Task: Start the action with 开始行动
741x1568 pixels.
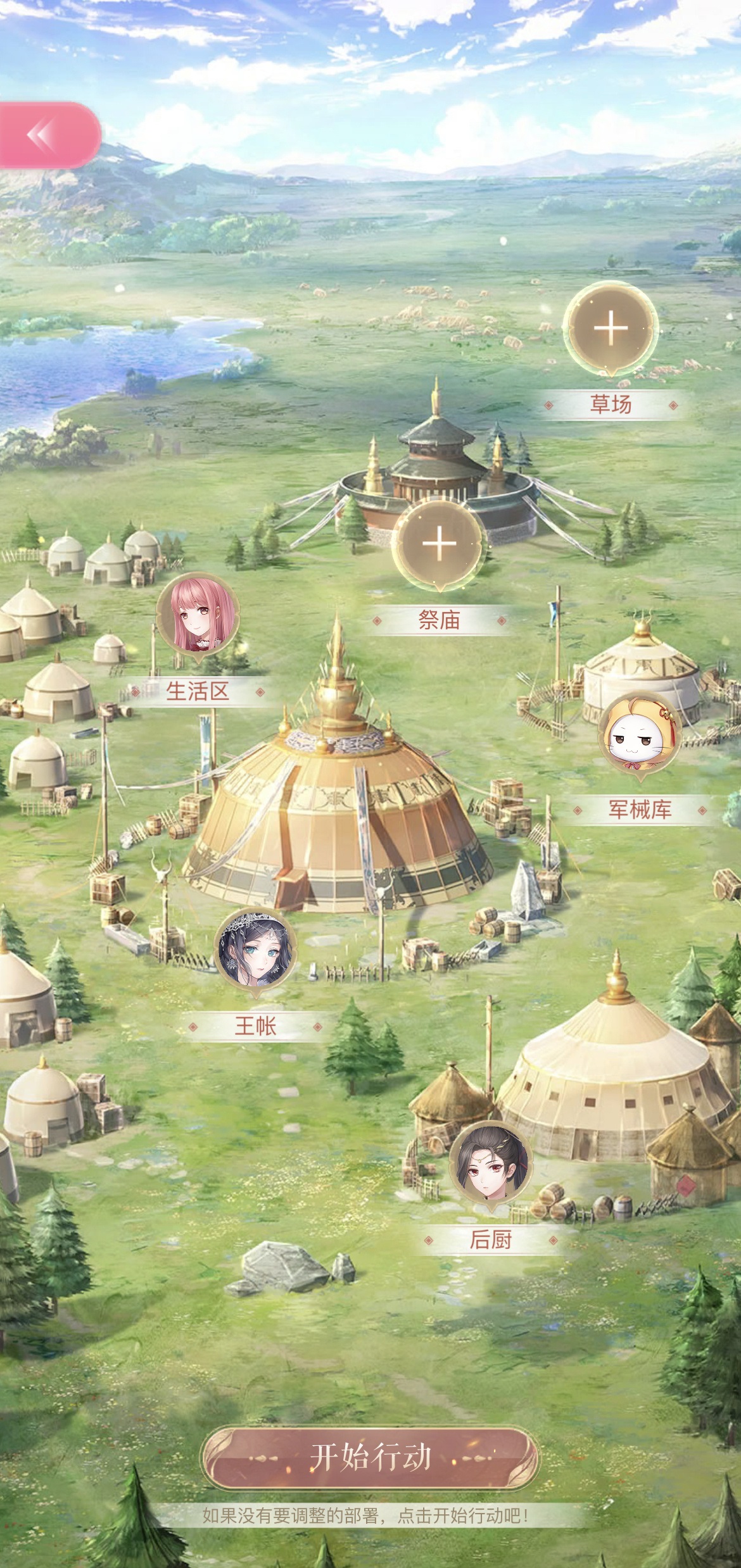Action: pyautogui.click(x=370, y=1457)
